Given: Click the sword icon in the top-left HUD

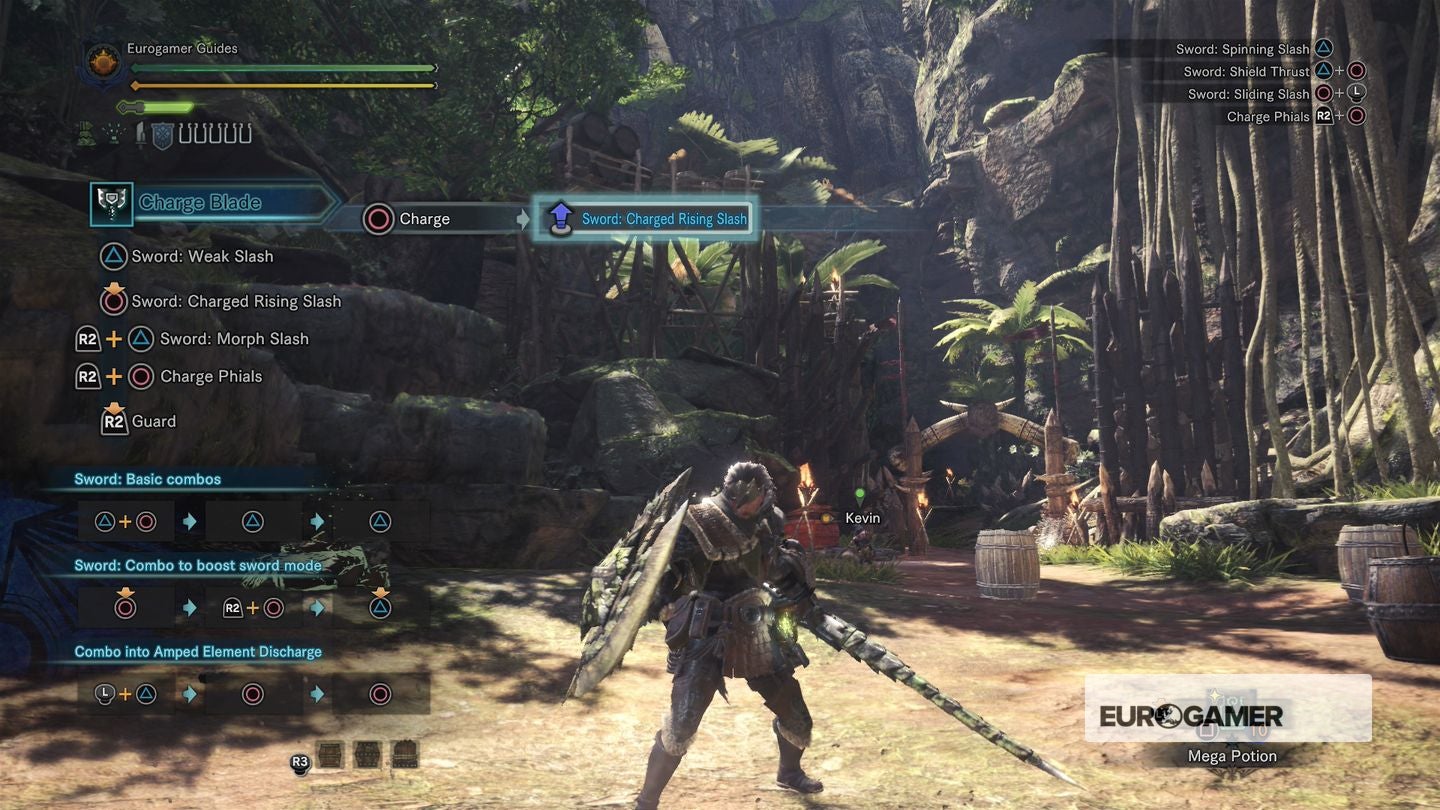Looking at the screenshot, I should (140, 133).
